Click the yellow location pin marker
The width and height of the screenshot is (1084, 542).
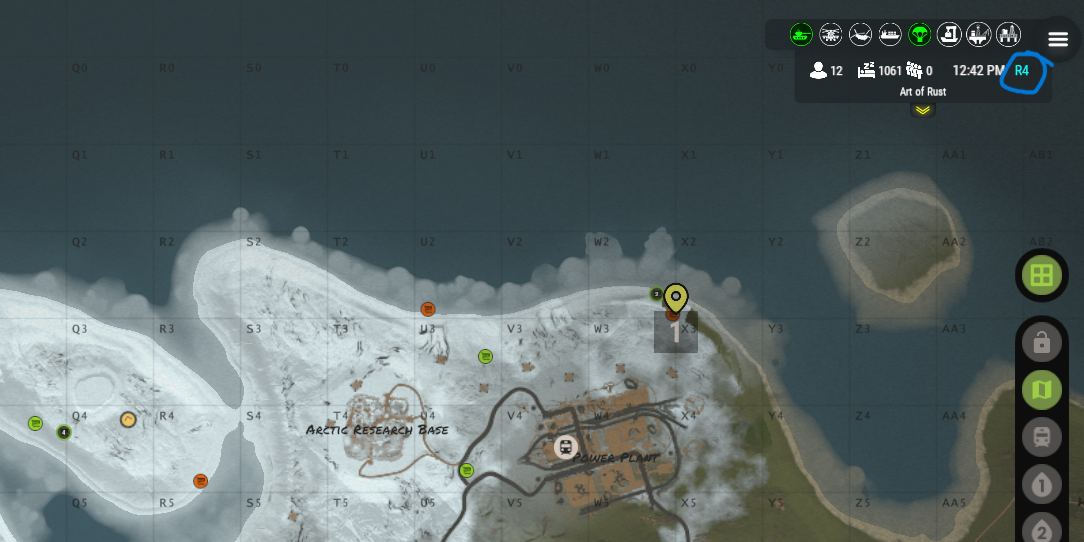point(676,298)
